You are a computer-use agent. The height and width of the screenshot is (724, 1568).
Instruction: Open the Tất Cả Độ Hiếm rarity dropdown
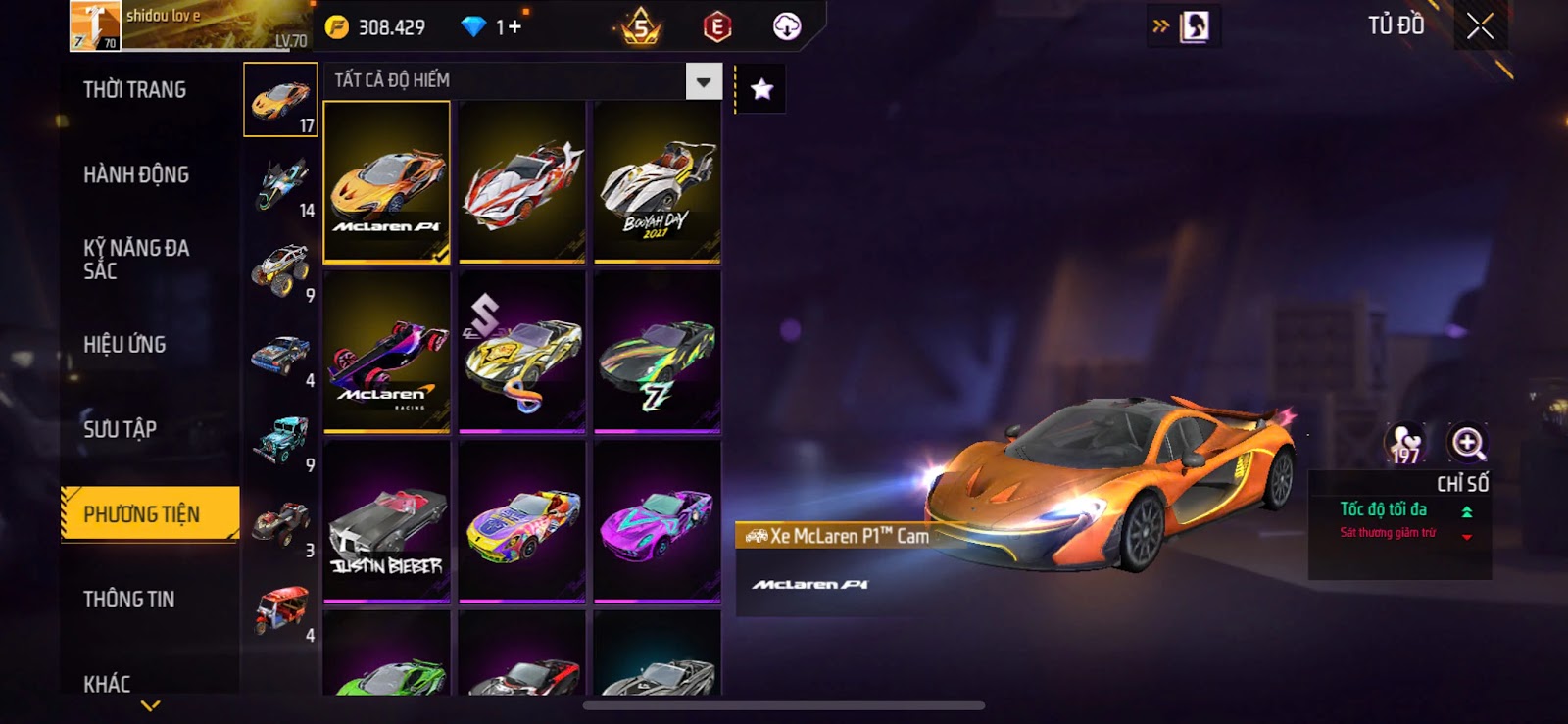(704, 81)
